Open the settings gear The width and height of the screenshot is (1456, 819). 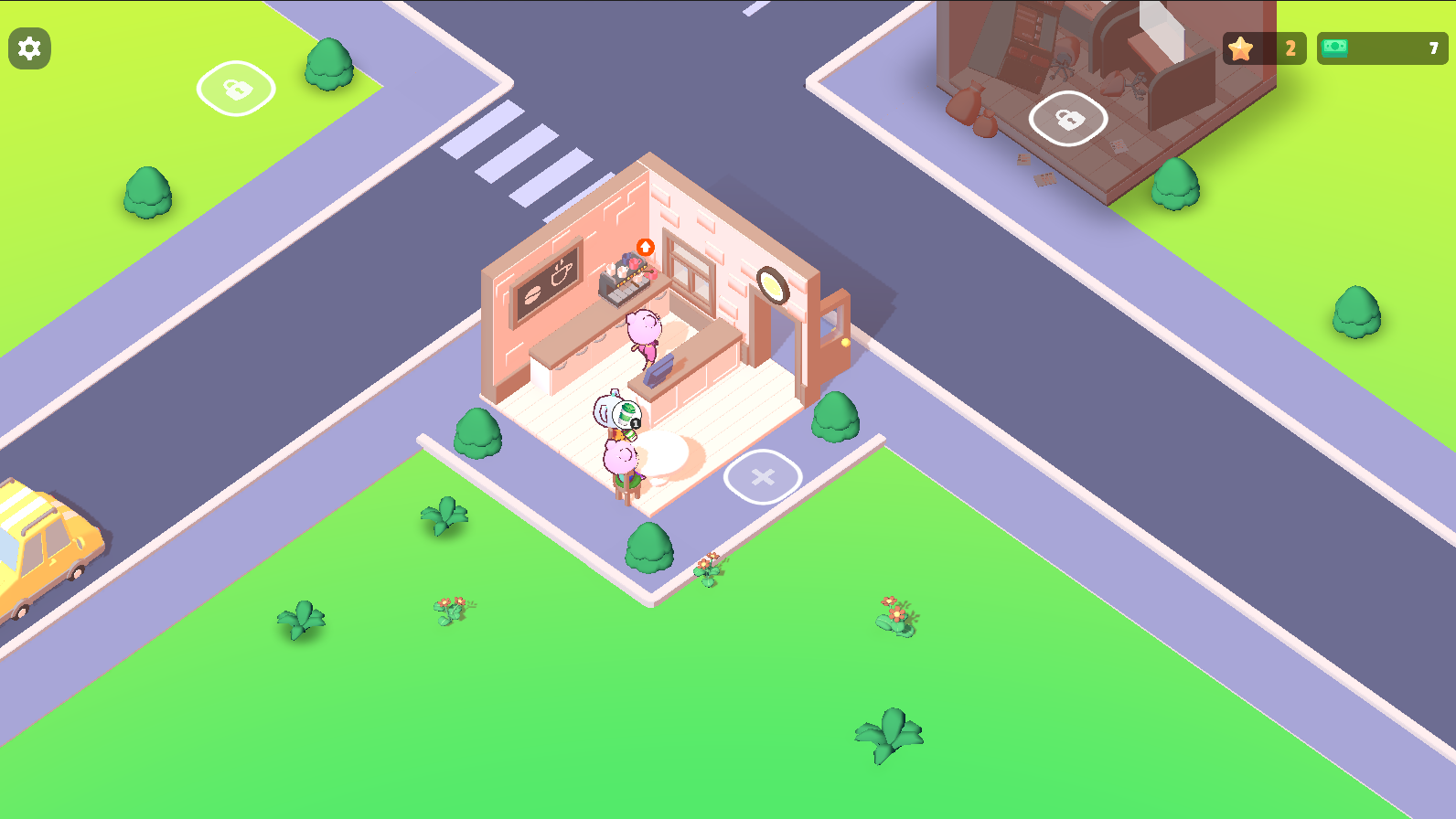pos(29,48)
